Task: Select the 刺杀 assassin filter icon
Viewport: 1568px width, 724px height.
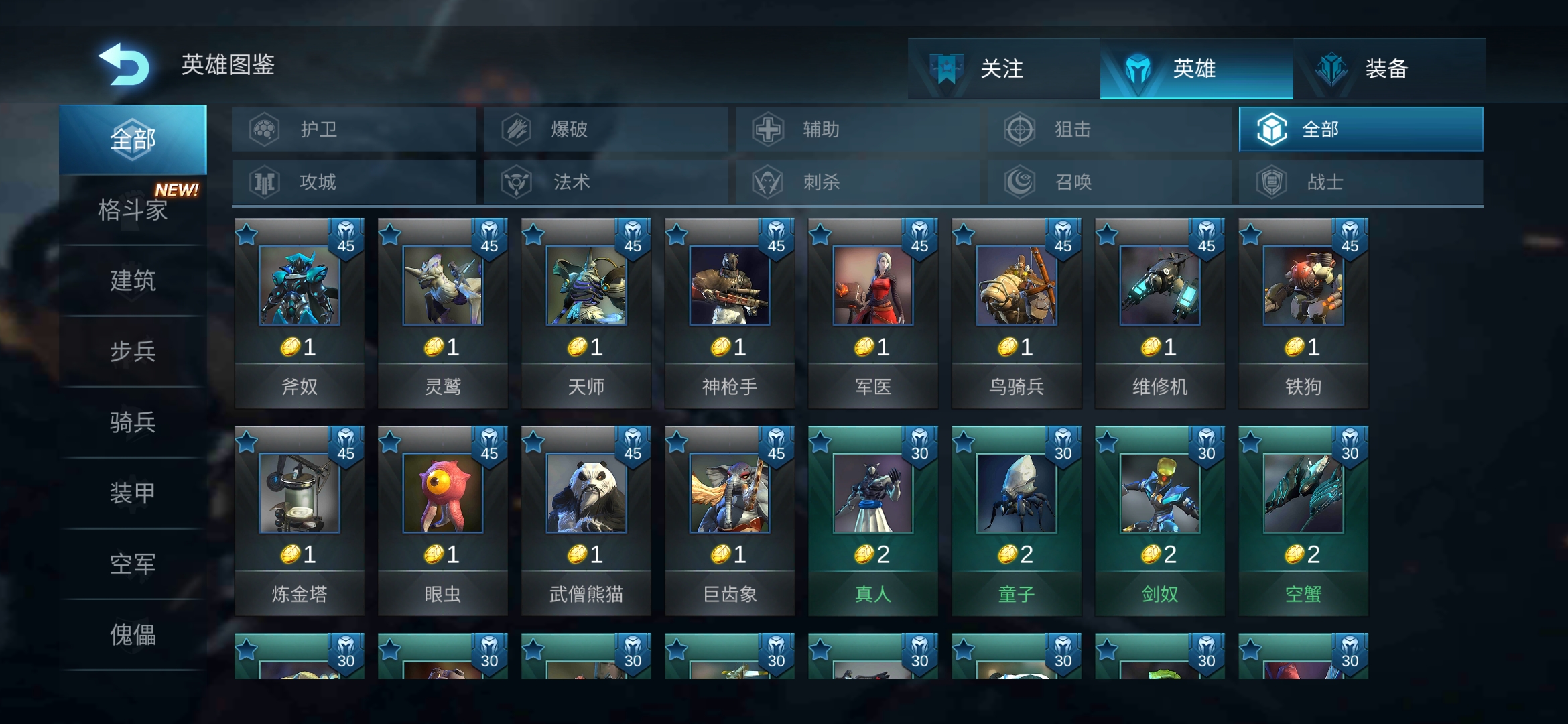Action: point(766,182)
